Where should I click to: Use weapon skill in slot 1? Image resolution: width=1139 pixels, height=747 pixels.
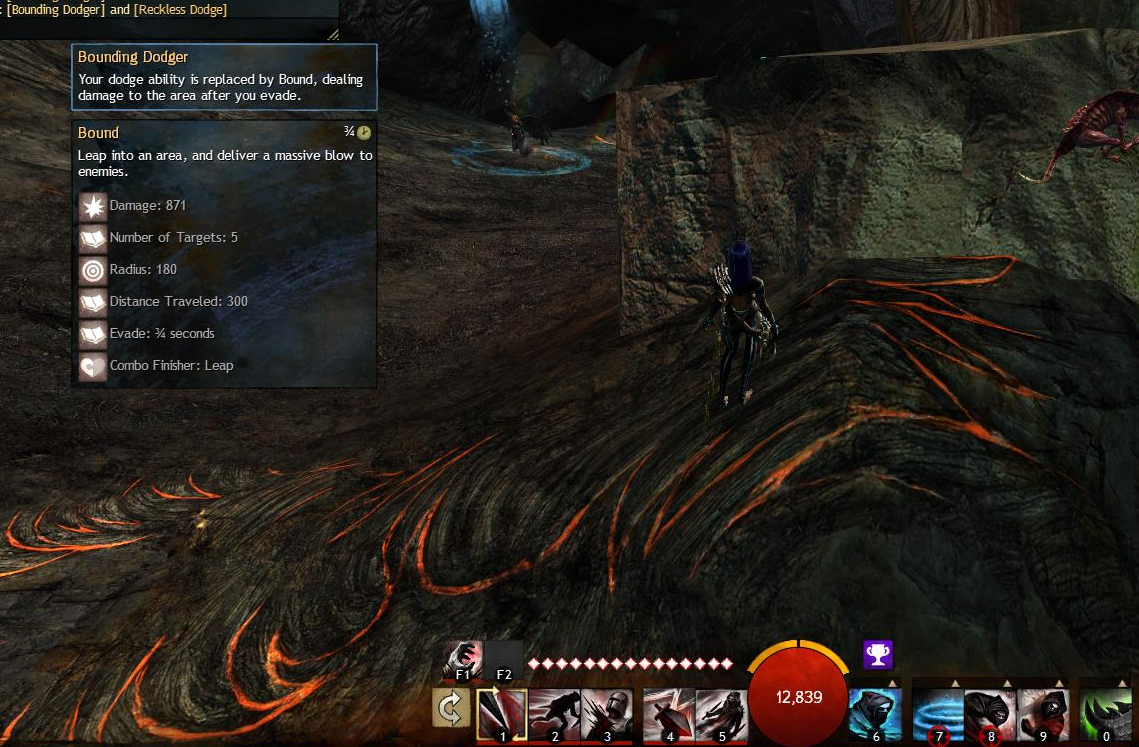502,713
